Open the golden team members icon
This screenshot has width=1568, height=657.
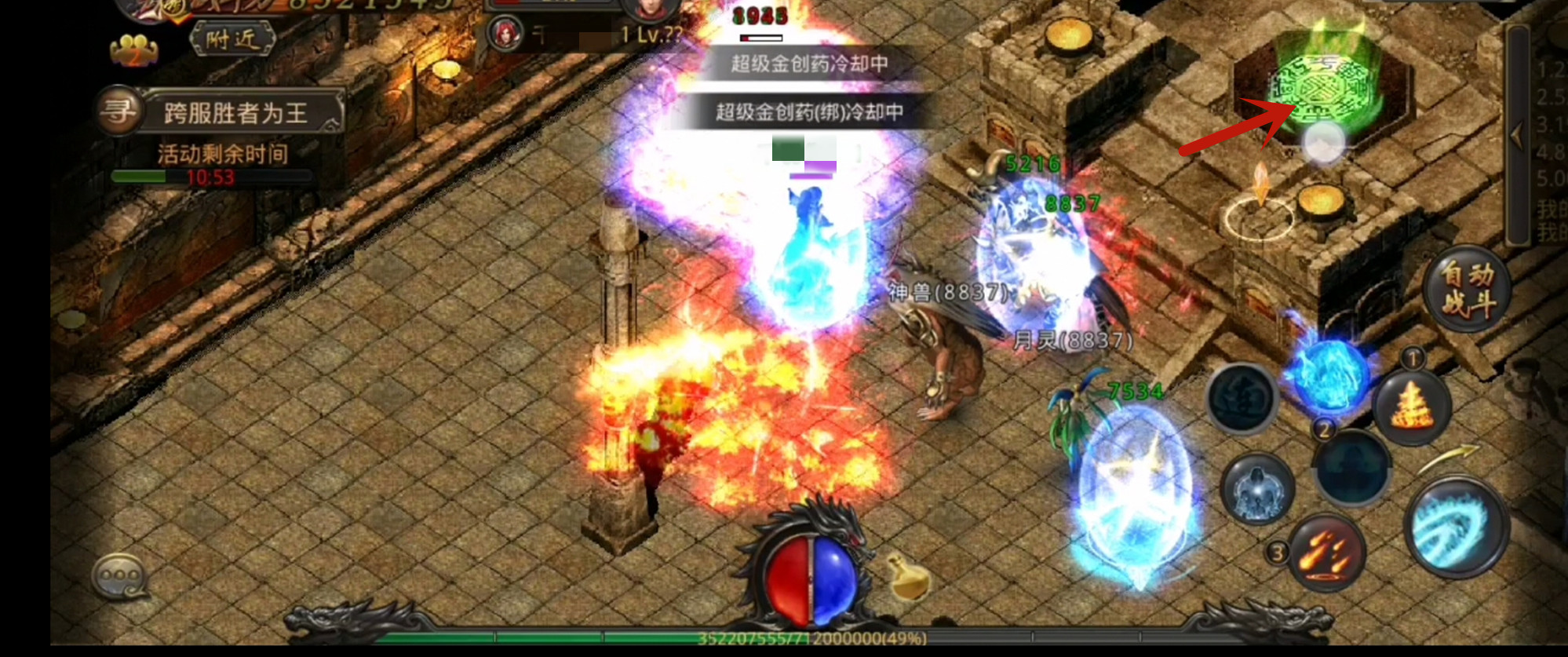pyautogui.click(x=133, y=50)
